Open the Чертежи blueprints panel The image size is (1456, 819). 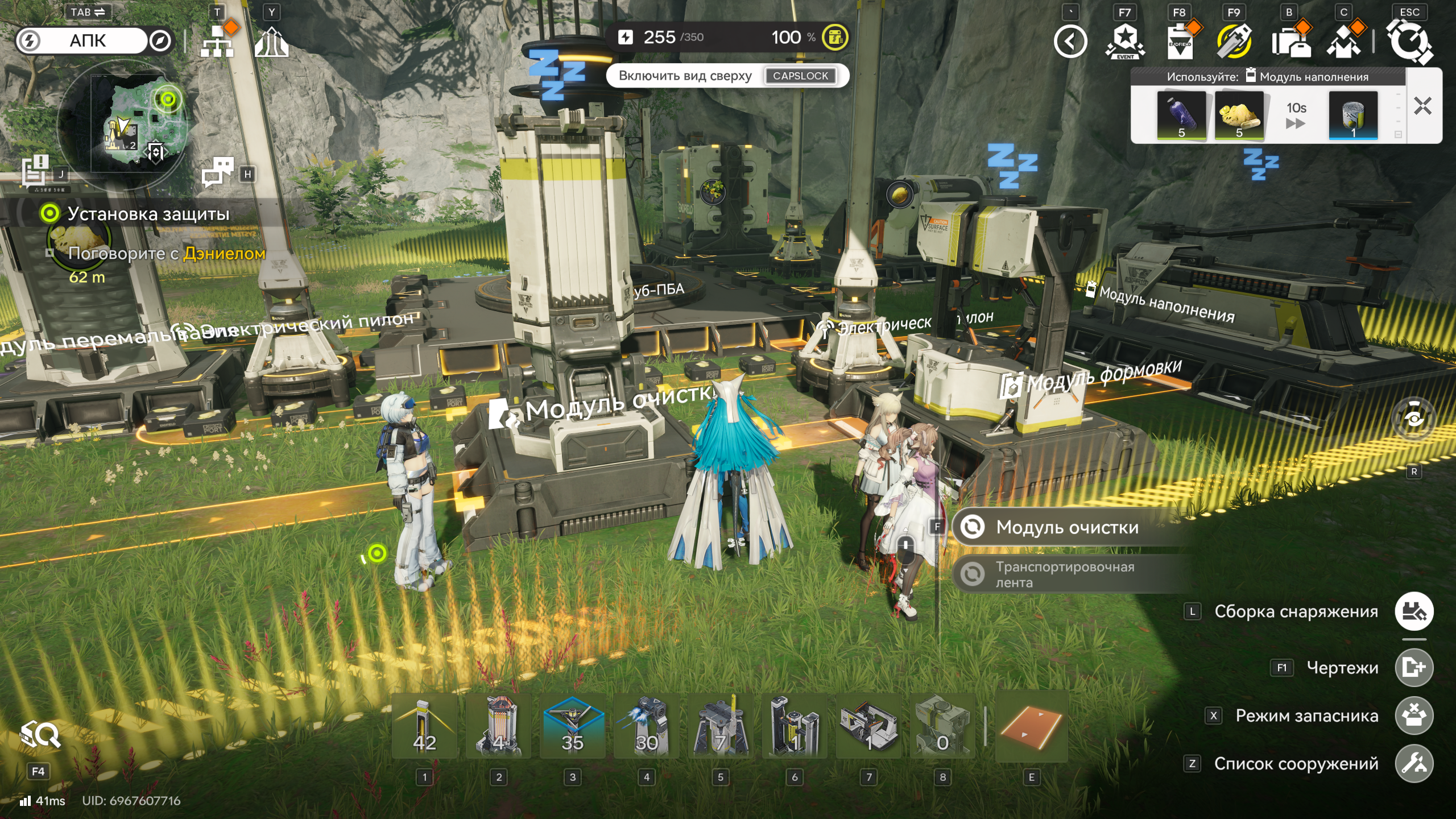(1414, 667)
